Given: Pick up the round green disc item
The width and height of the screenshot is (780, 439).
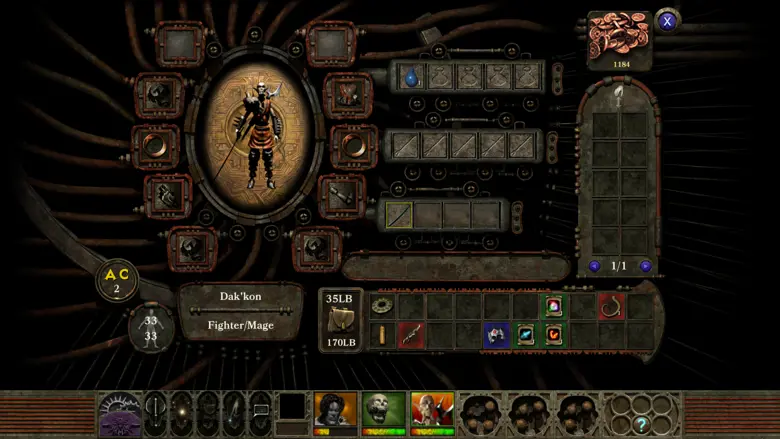Looking at the screenshot, I should [x=381, y=306].
